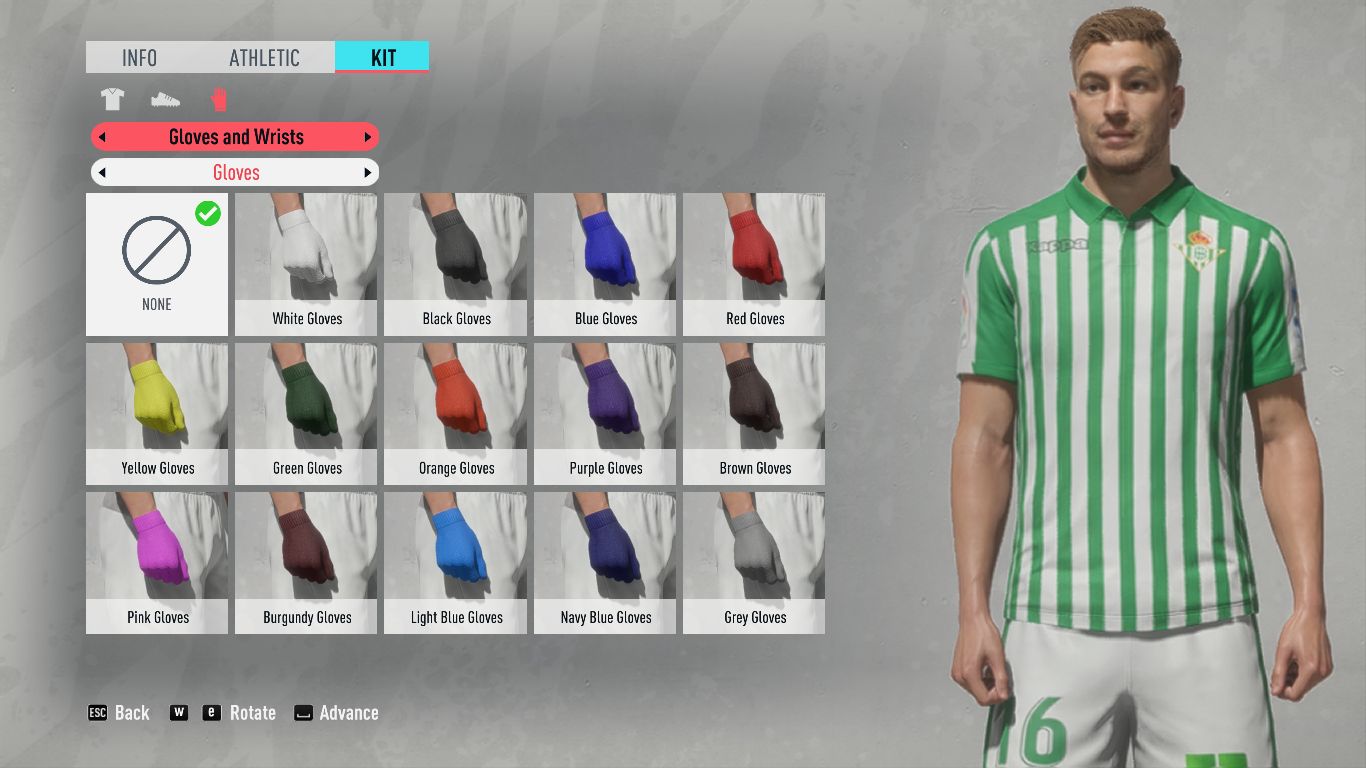Viewport: 1366px width, 768px height.
Task: Select the Purple Gloves
Action: (605, 414)
